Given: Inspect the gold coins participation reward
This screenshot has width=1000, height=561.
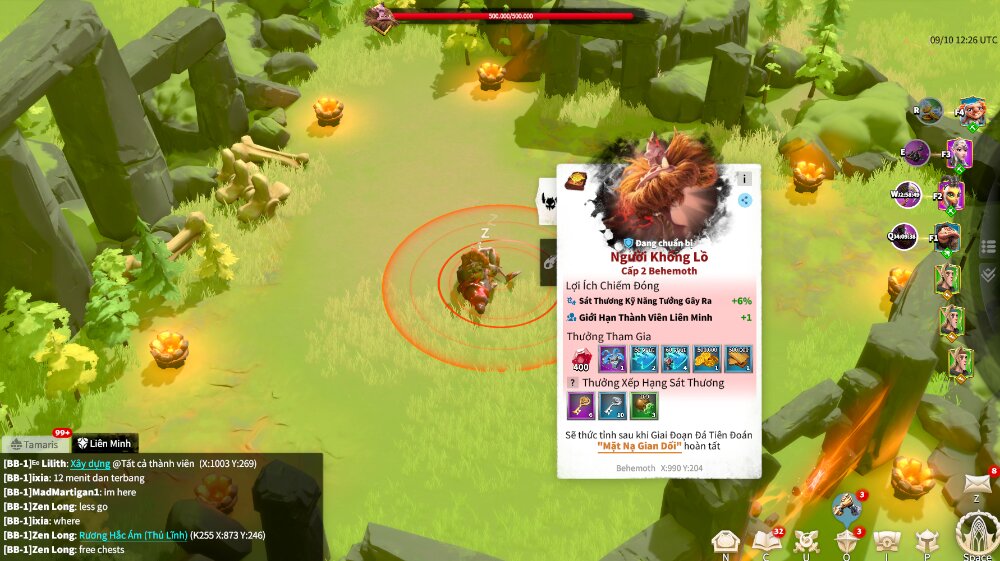Looking at the screenshot, I should 708,358.
